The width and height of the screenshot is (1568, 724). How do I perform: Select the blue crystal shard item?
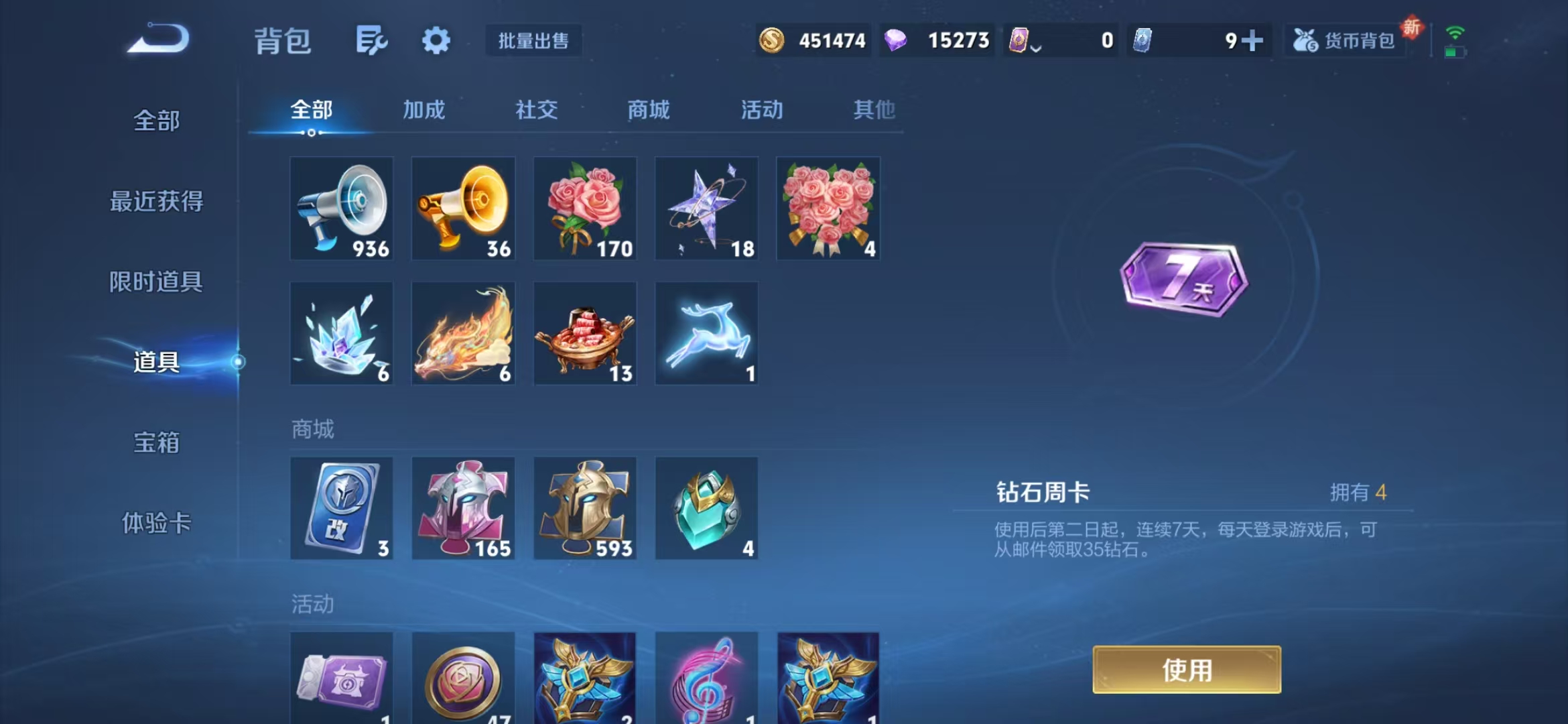pyautogui.click(x=342, y=333)
